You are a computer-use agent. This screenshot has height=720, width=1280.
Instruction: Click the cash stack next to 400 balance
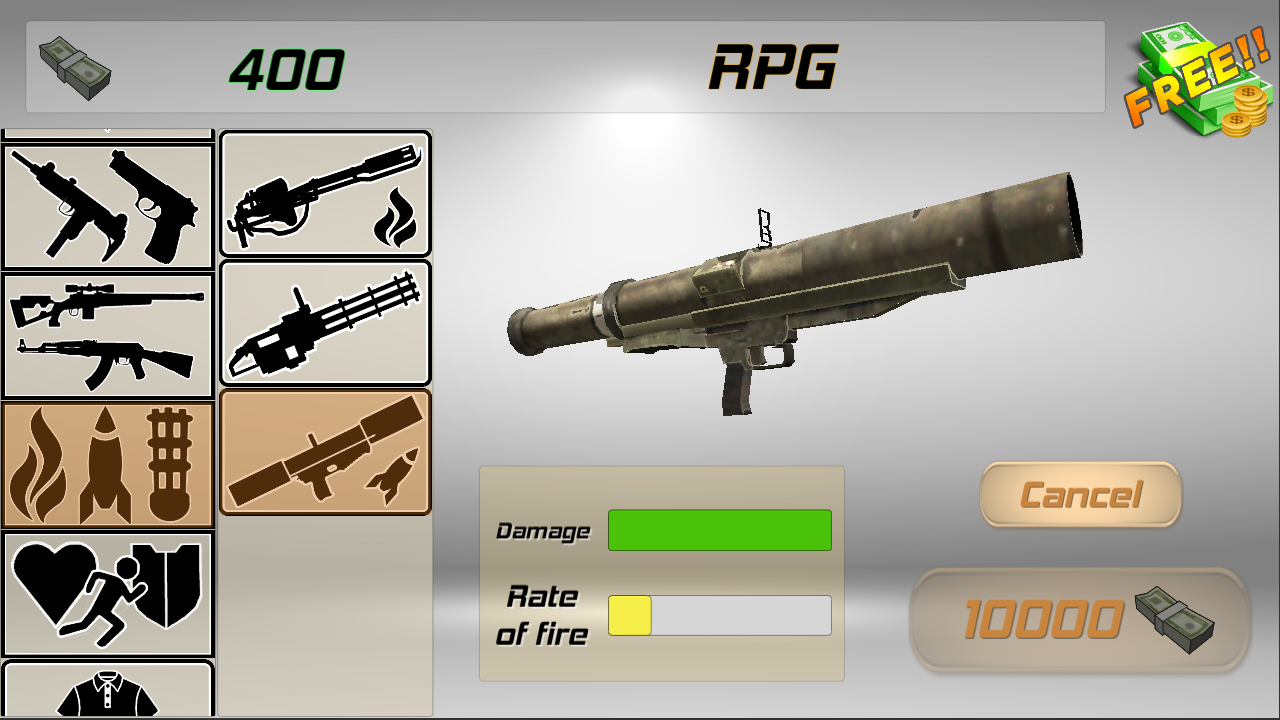click(x=72, y=70)
